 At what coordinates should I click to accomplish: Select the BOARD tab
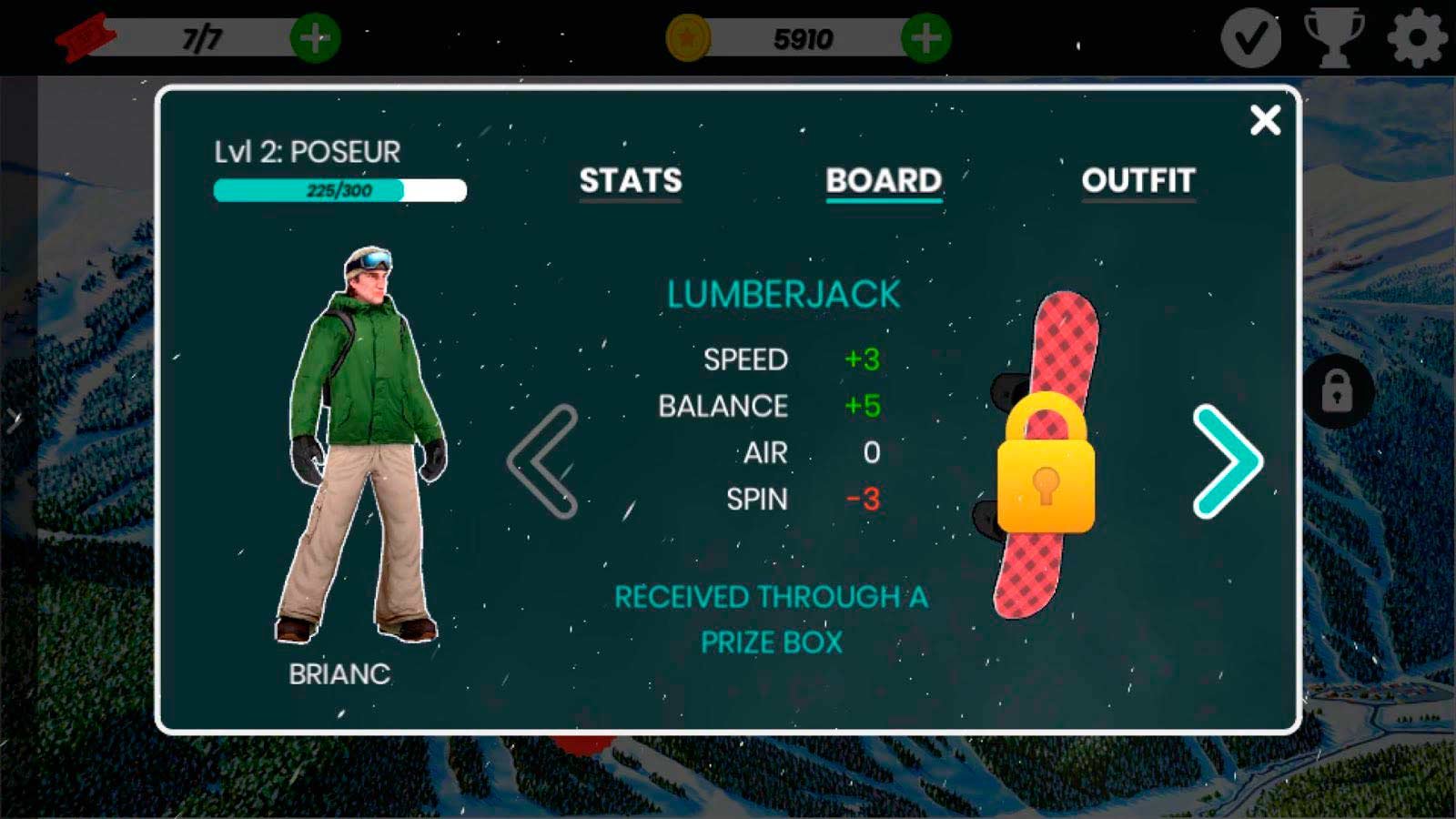(884, 180)
